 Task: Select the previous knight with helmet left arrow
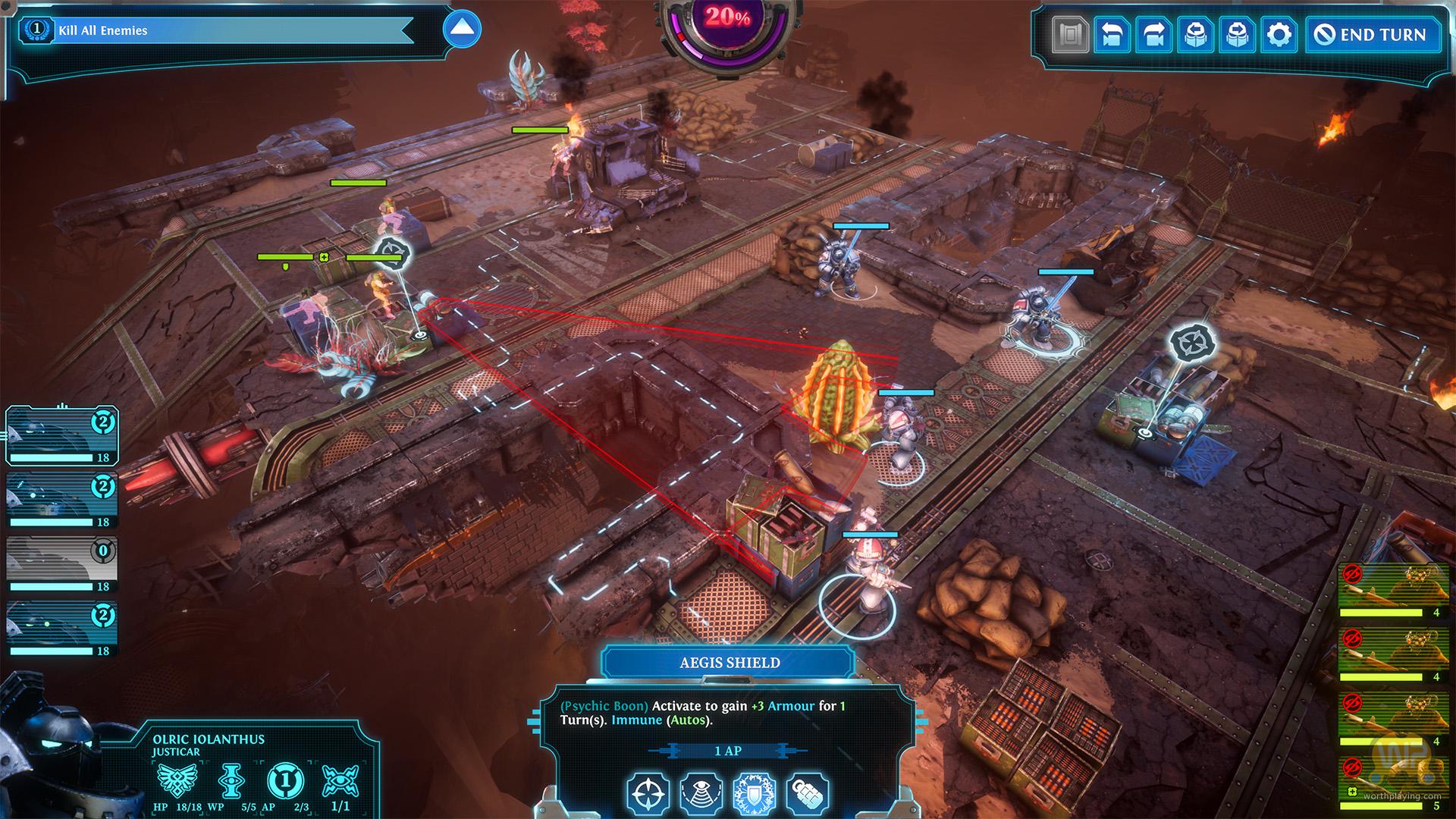(1195, 35)
